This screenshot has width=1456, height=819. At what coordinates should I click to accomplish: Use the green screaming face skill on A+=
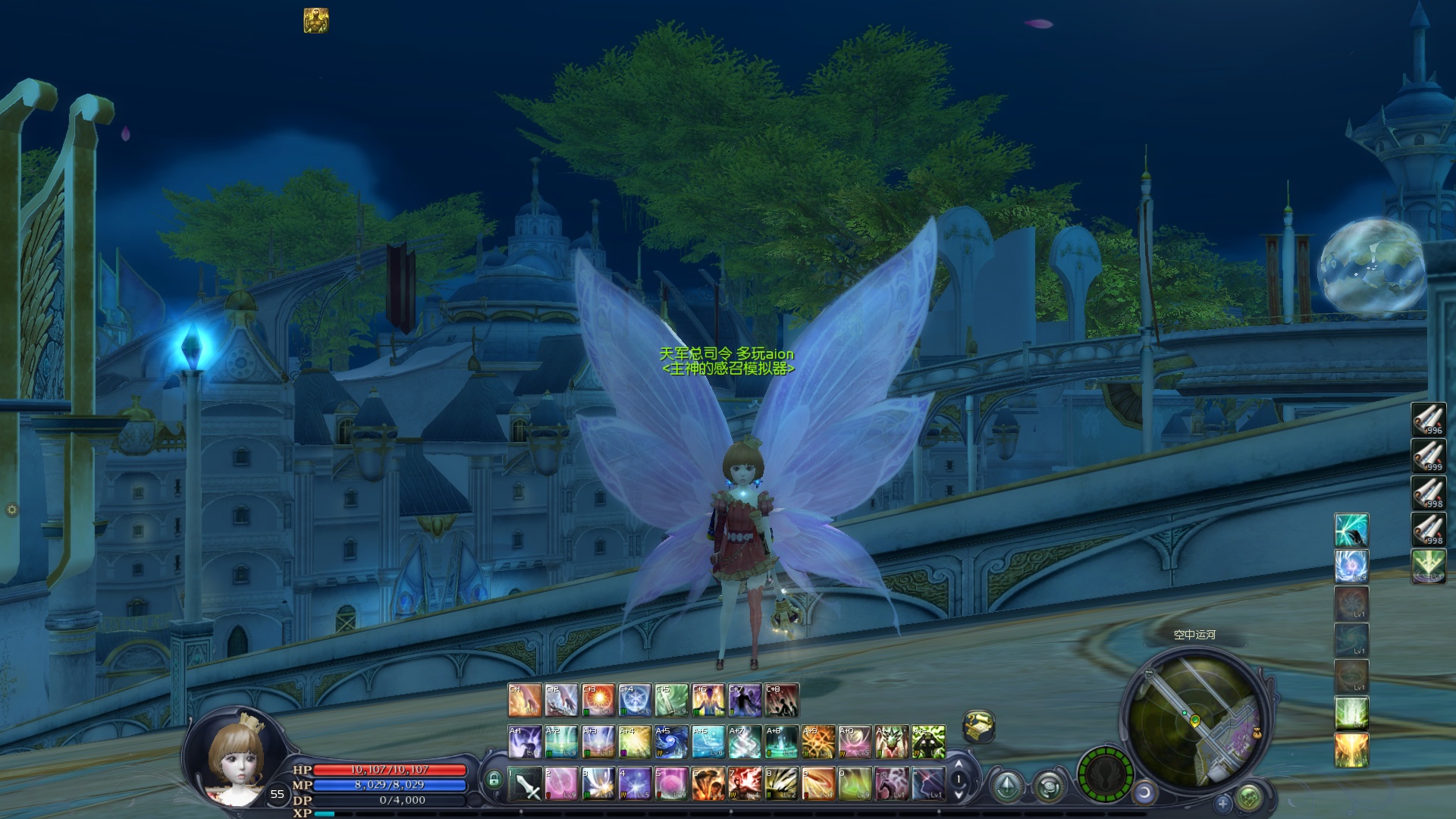coord(929,742)
